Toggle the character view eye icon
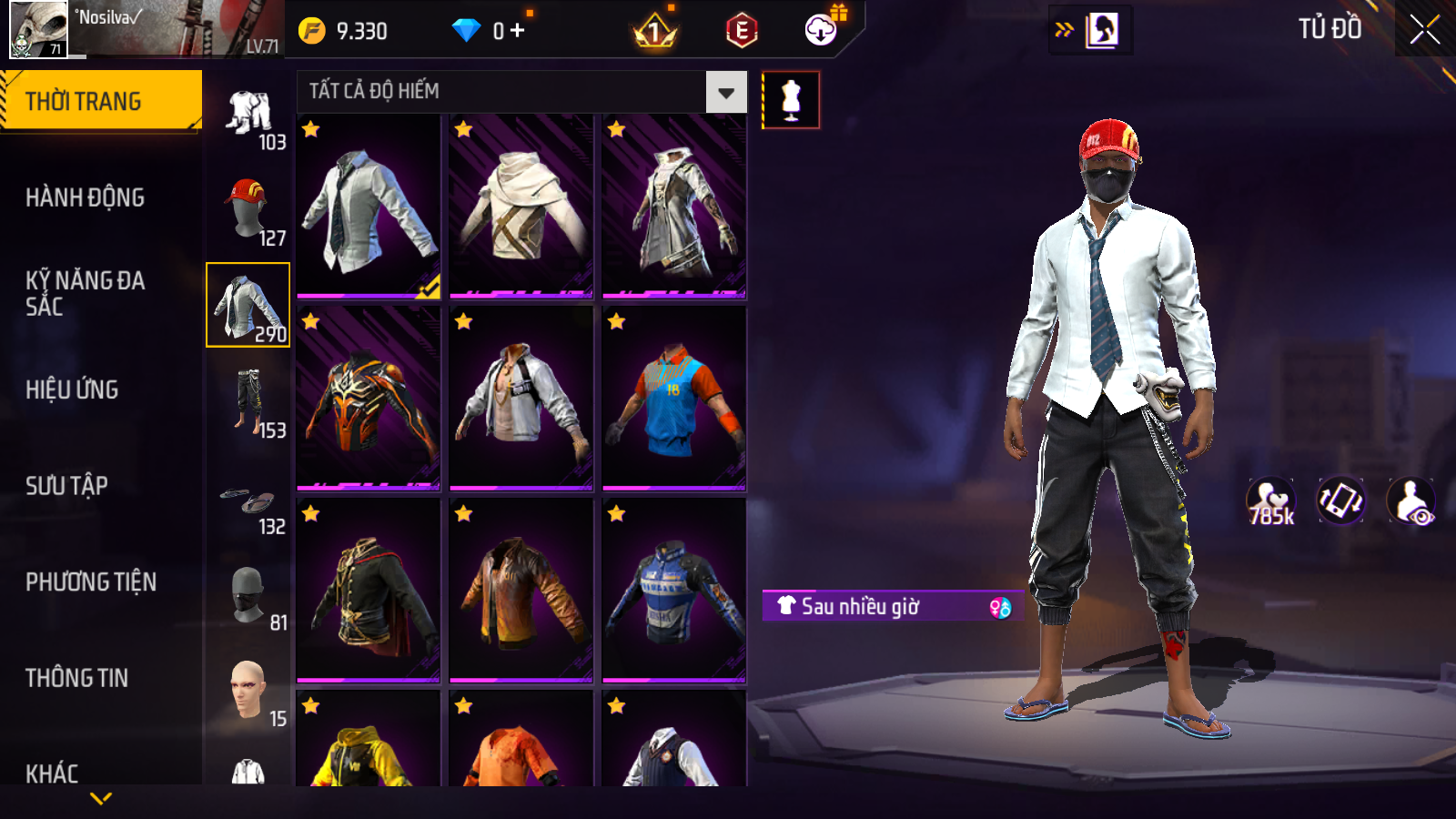Image resolution: width=1456 pixels, height=819 pixels. tap(1410, 501)
